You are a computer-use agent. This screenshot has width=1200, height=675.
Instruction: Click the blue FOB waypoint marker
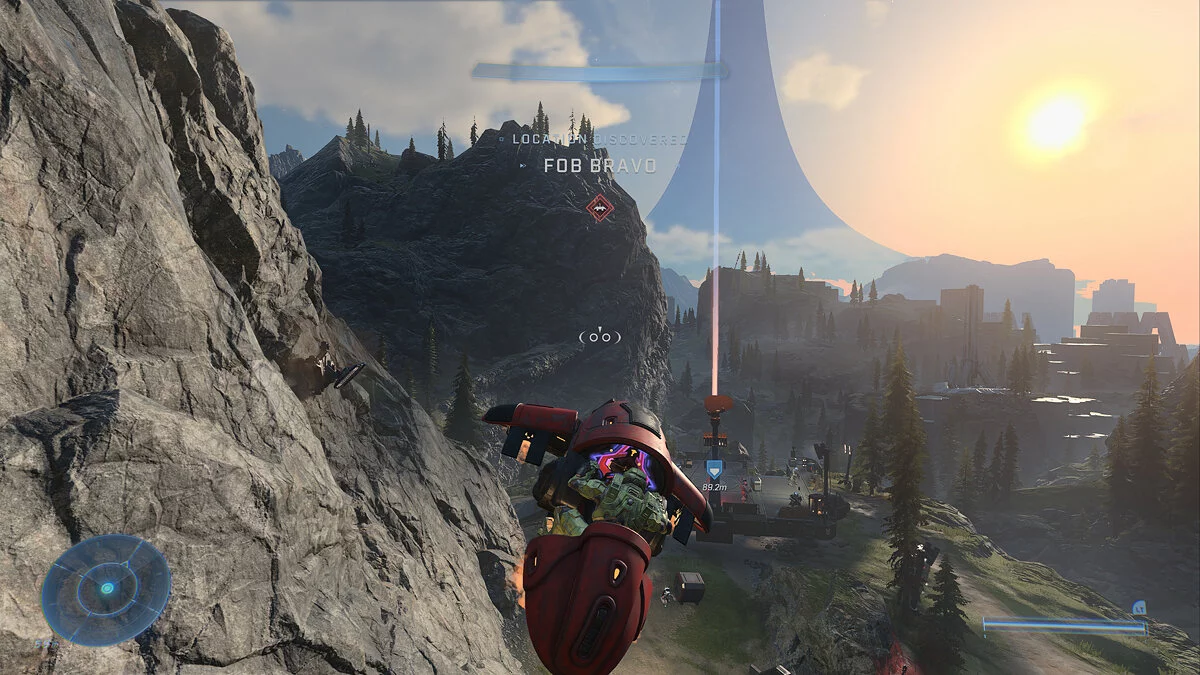(x=713, y=469)
